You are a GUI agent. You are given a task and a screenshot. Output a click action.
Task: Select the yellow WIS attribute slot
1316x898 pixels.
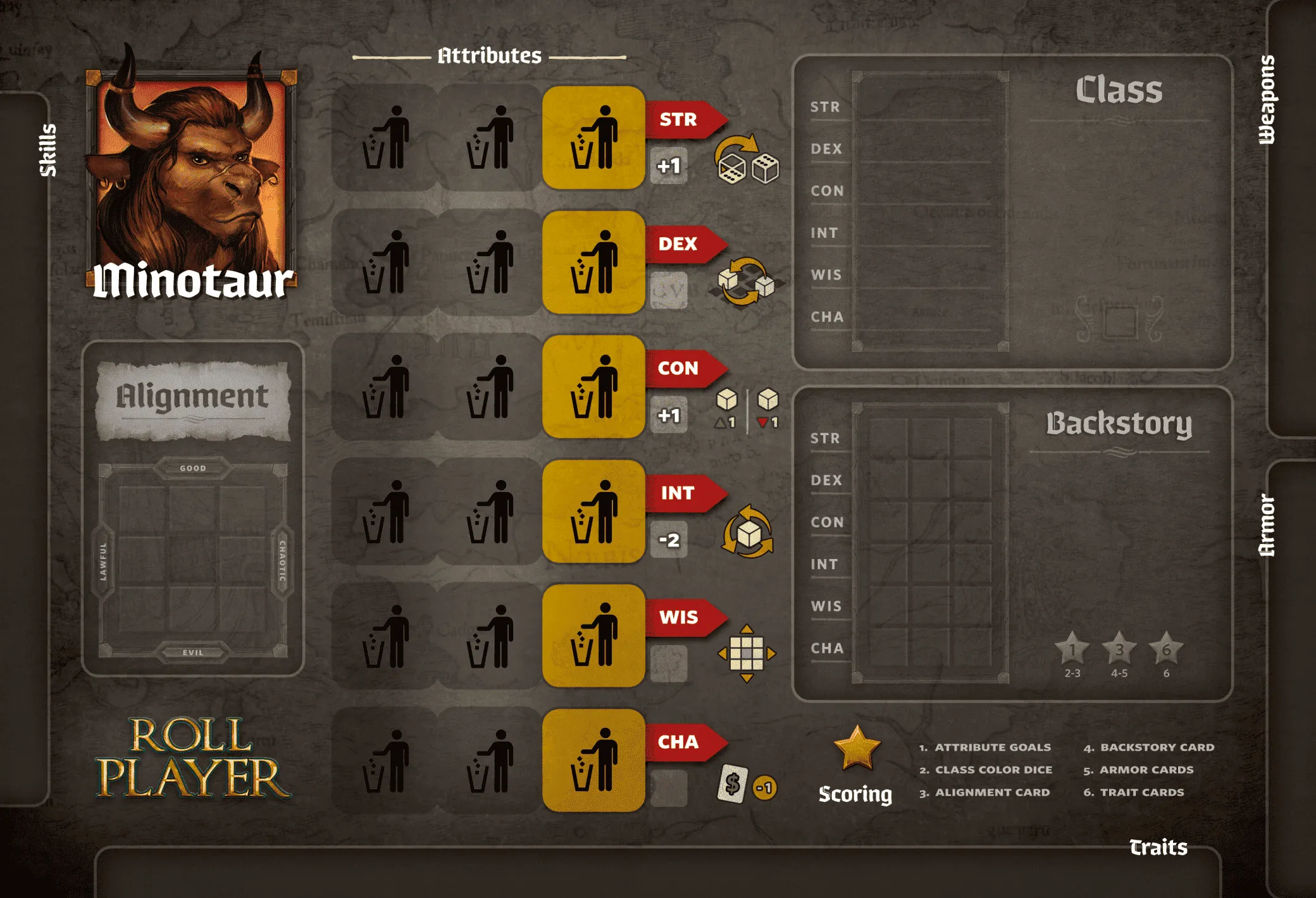pyautogui.click(x=593, y=636)
